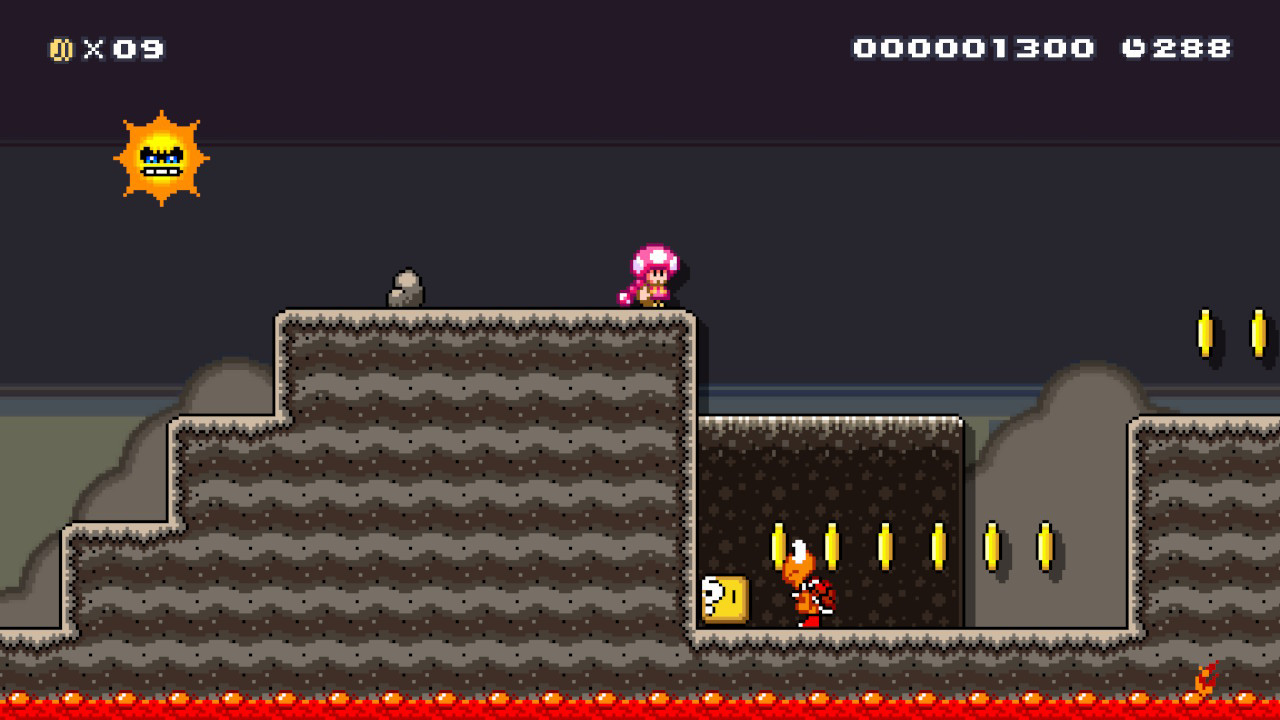Select the Toadette character sprite

click(652, 275)
